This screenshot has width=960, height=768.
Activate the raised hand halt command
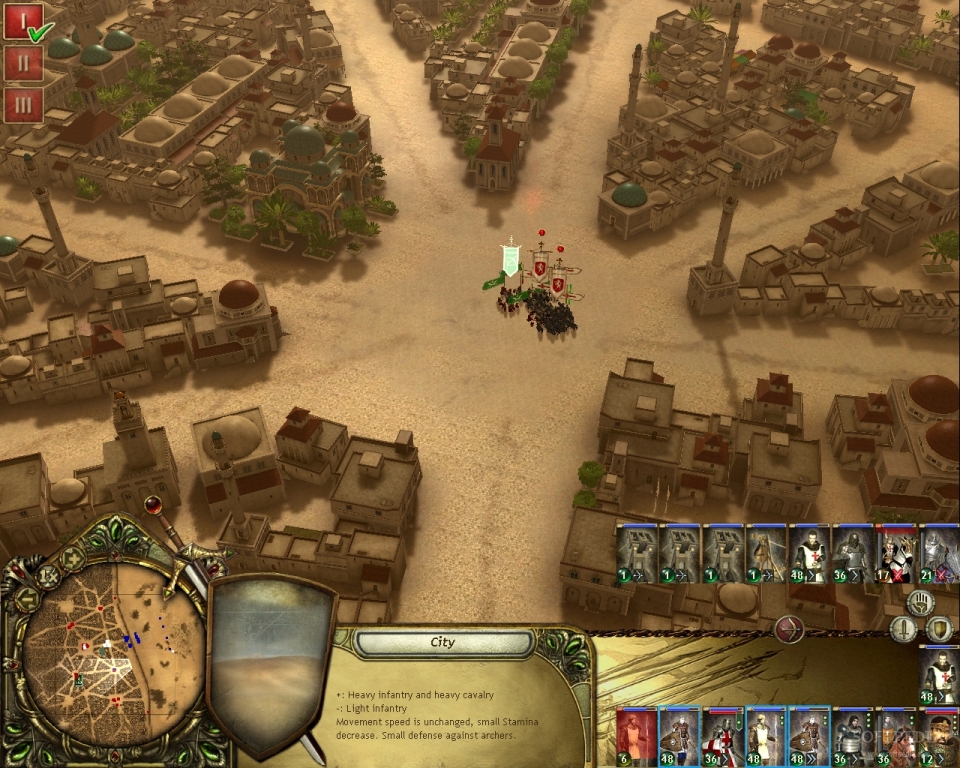point(919,602)
